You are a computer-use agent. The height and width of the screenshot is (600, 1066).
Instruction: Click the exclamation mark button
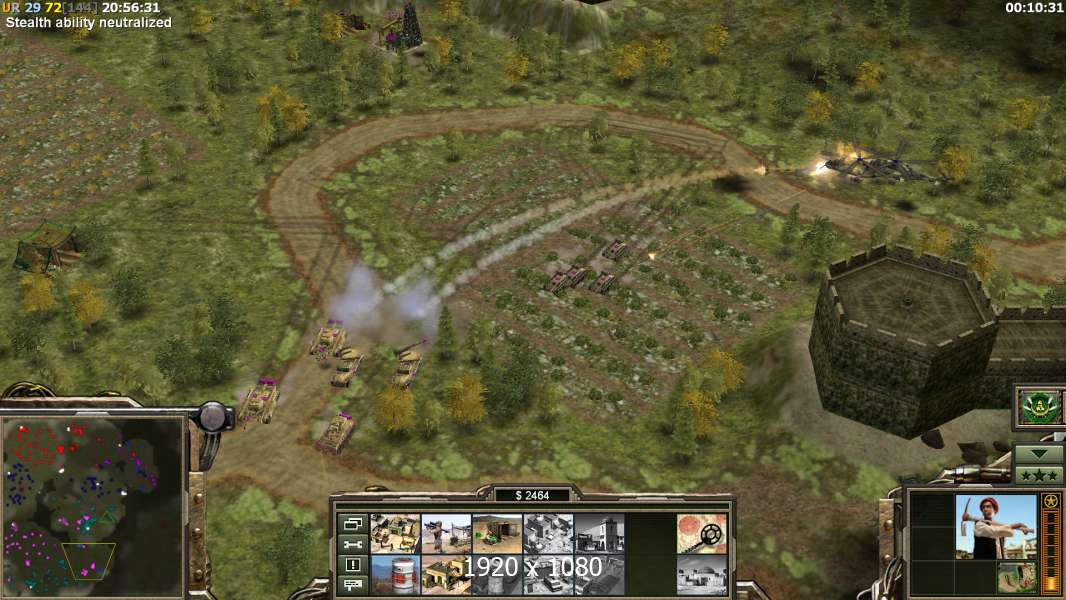point(353,564)
